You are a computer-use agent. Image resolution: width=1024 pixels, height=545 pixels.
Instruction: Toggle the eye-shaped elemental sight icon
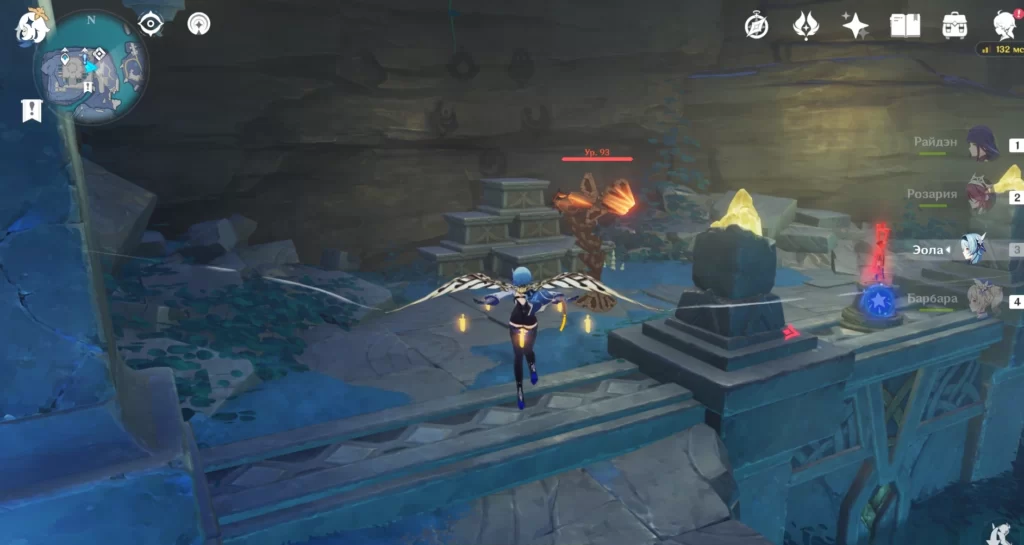(151, 24)
